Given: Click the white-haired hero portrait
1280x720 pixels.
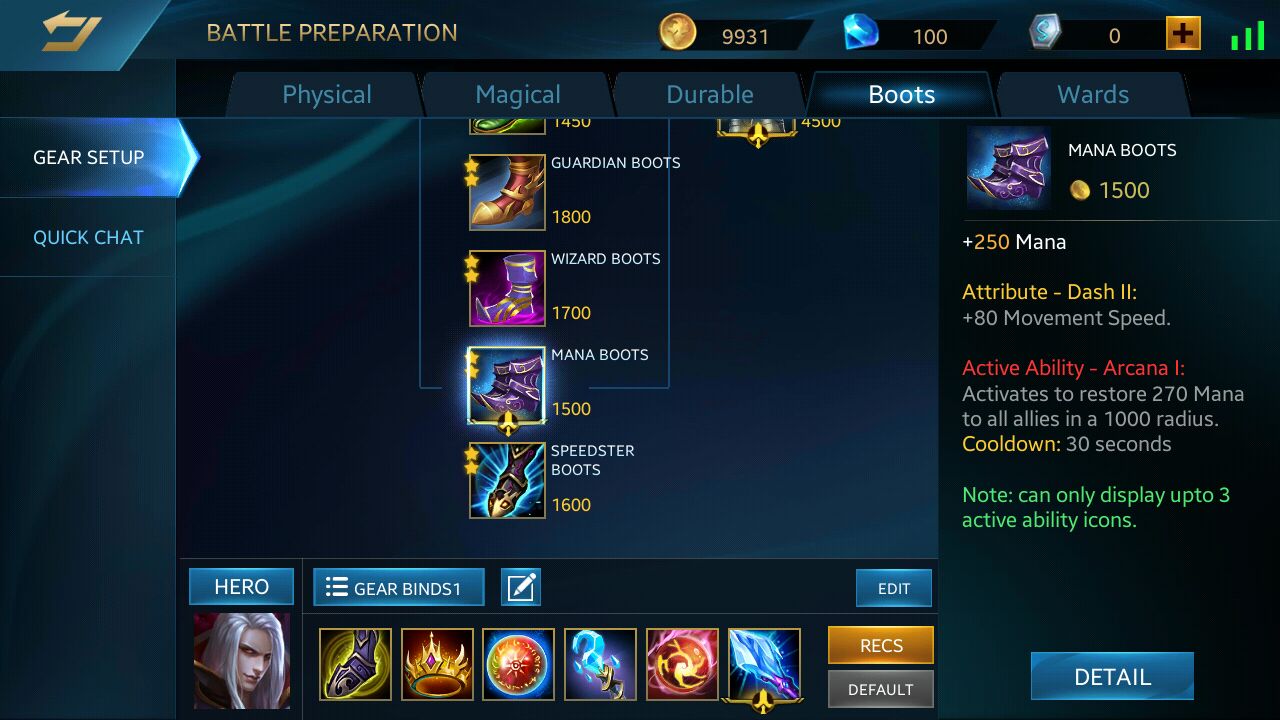Looking at the screenshot, I should 241,662.
